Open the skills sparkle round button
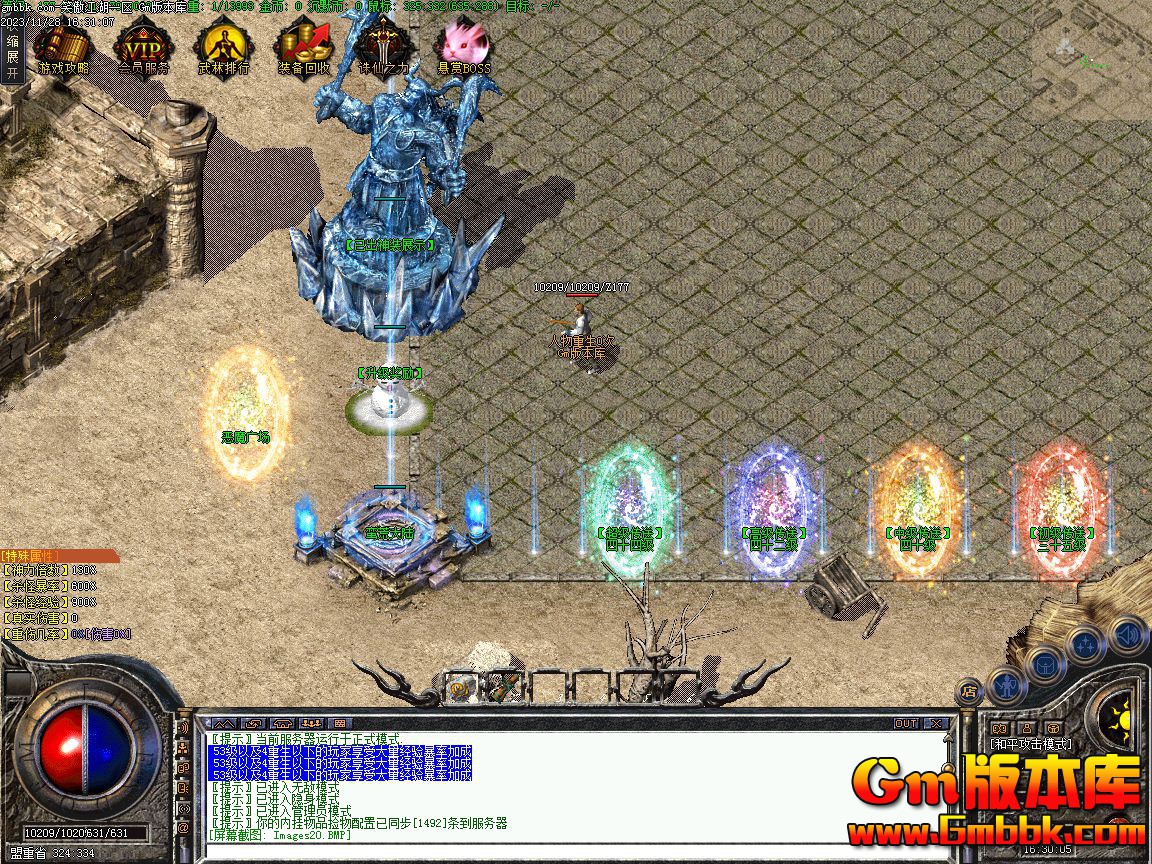This screenshot has height=864, width=1152. [1085, 646]
